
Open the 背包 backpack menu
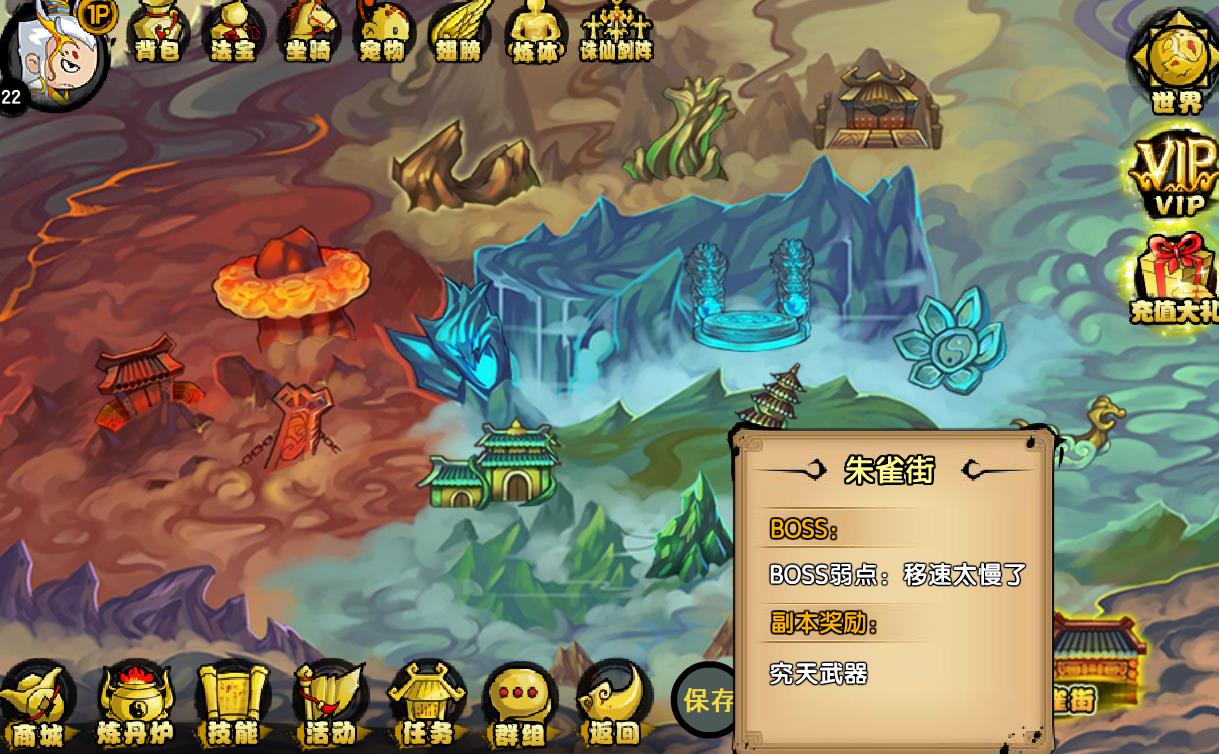point(158,30)
